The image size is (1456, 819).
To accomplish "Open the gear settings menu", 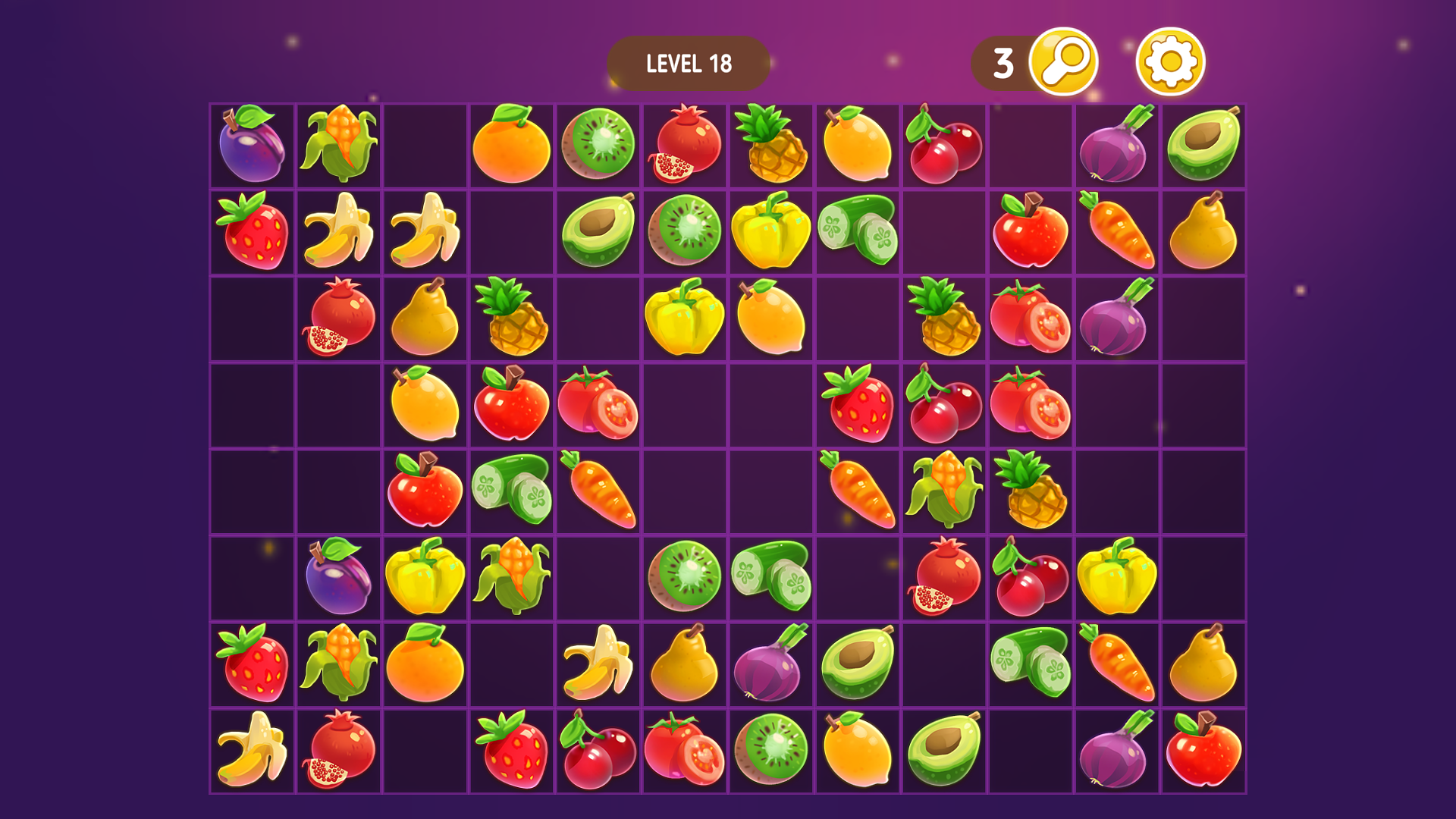I will (1170, 61).
